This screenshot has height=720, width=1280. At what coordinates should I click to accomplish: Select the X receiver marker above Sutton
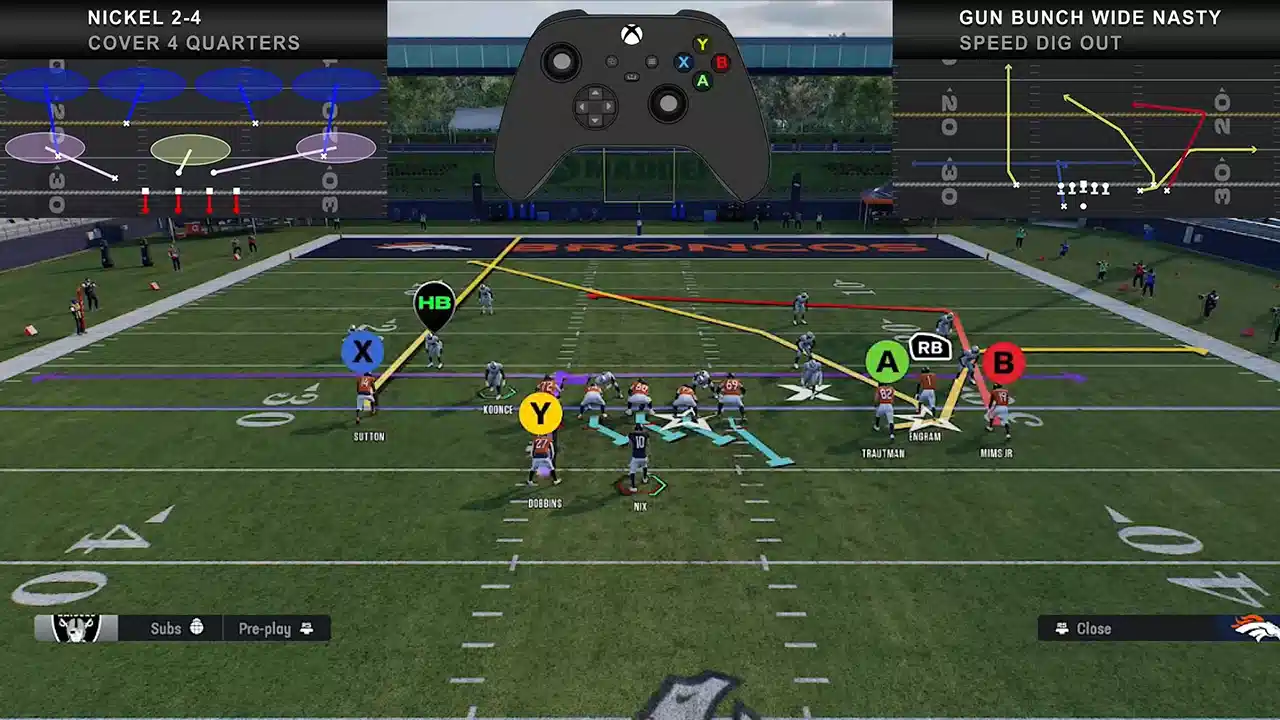(362, 351)
